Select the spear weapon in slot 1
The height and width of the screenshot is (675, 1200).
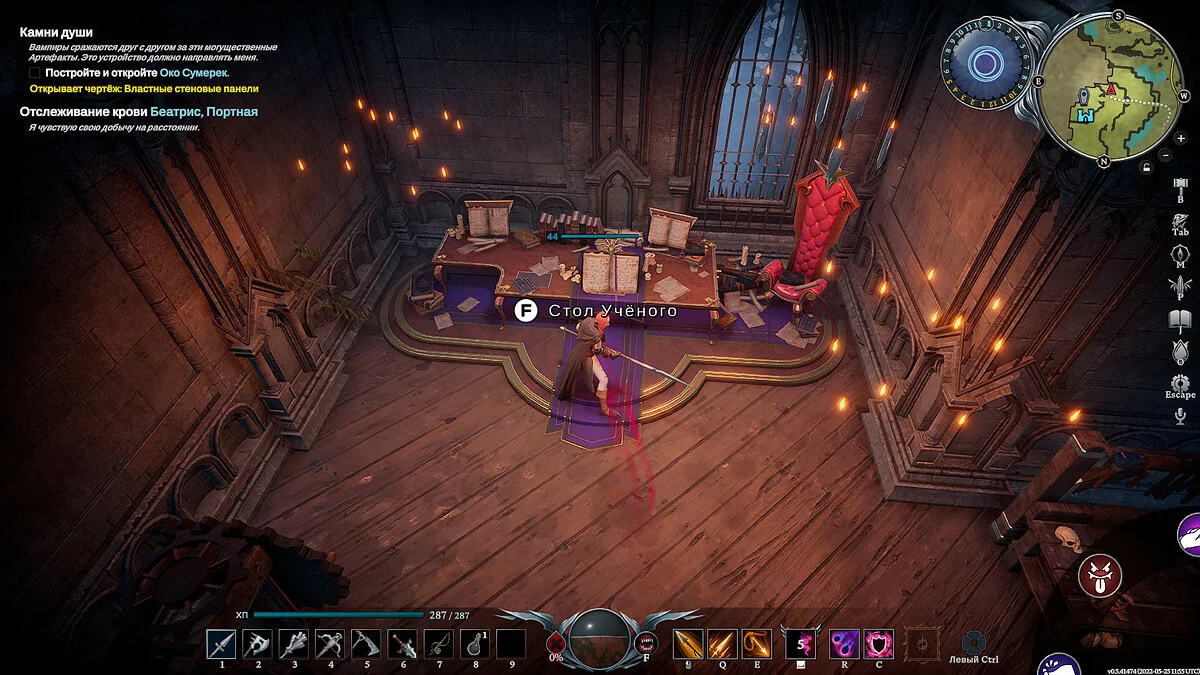pos(221,644)
